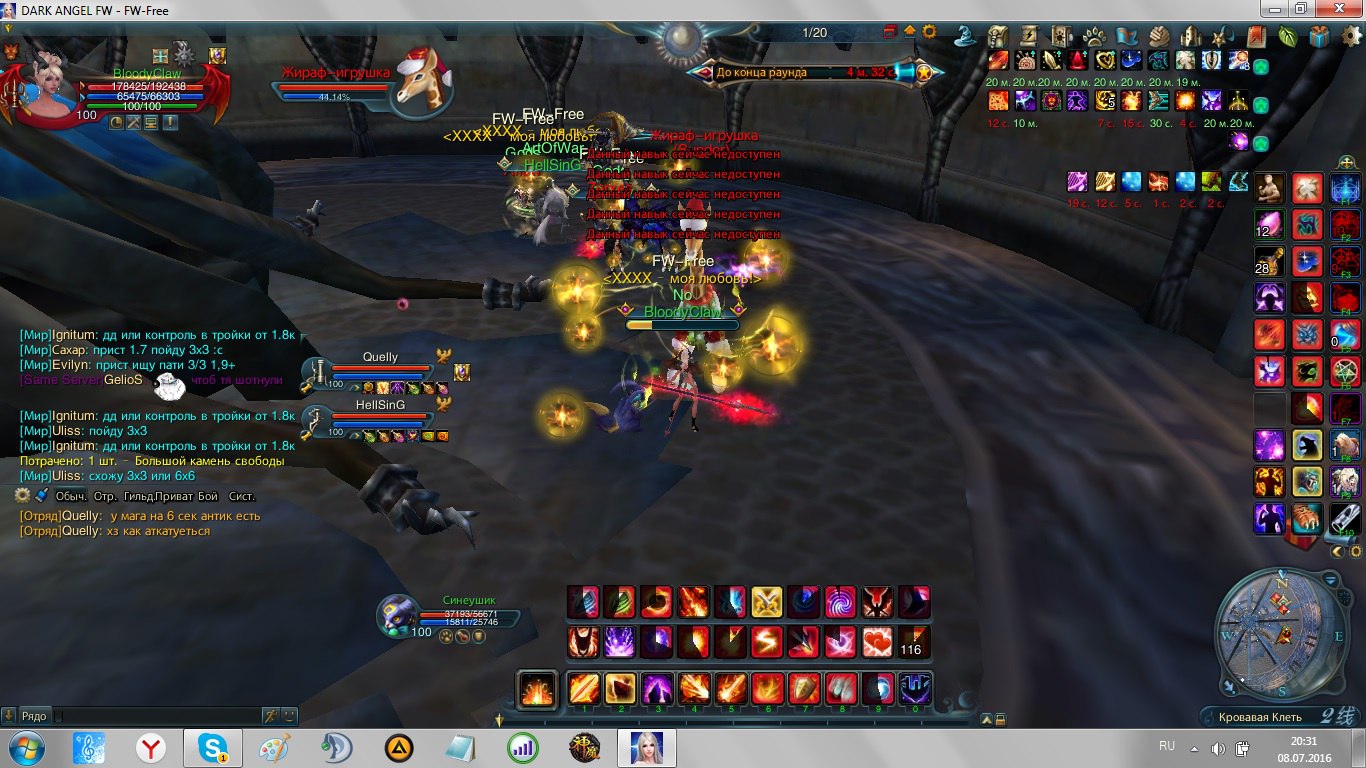Select the Сист. chat tab
This screenshot has height=768, width=1366.
(x=242, y=496)
